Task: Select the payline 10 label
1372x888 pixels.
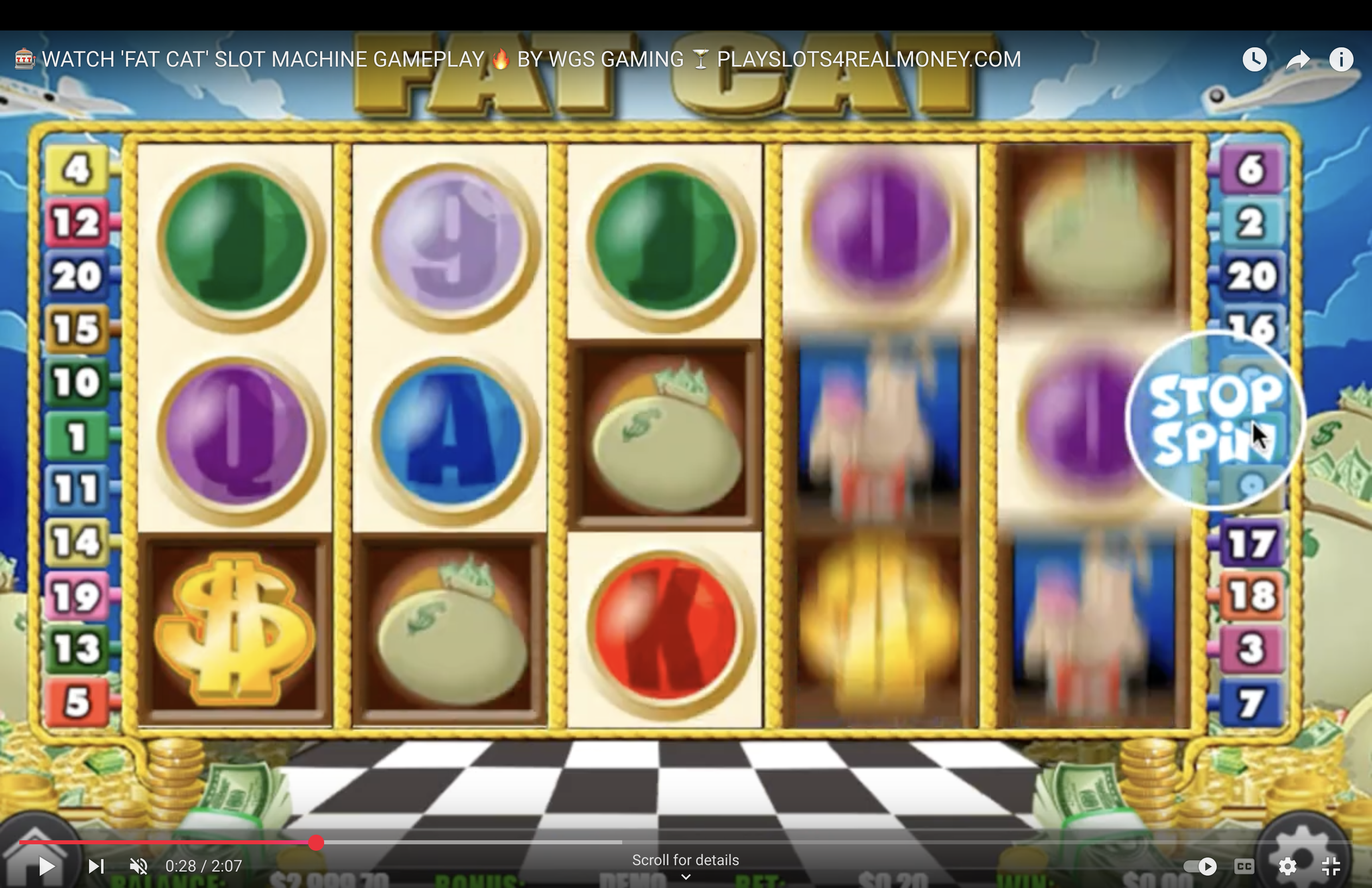Action: pyautogui.click(x=77, y=382)
